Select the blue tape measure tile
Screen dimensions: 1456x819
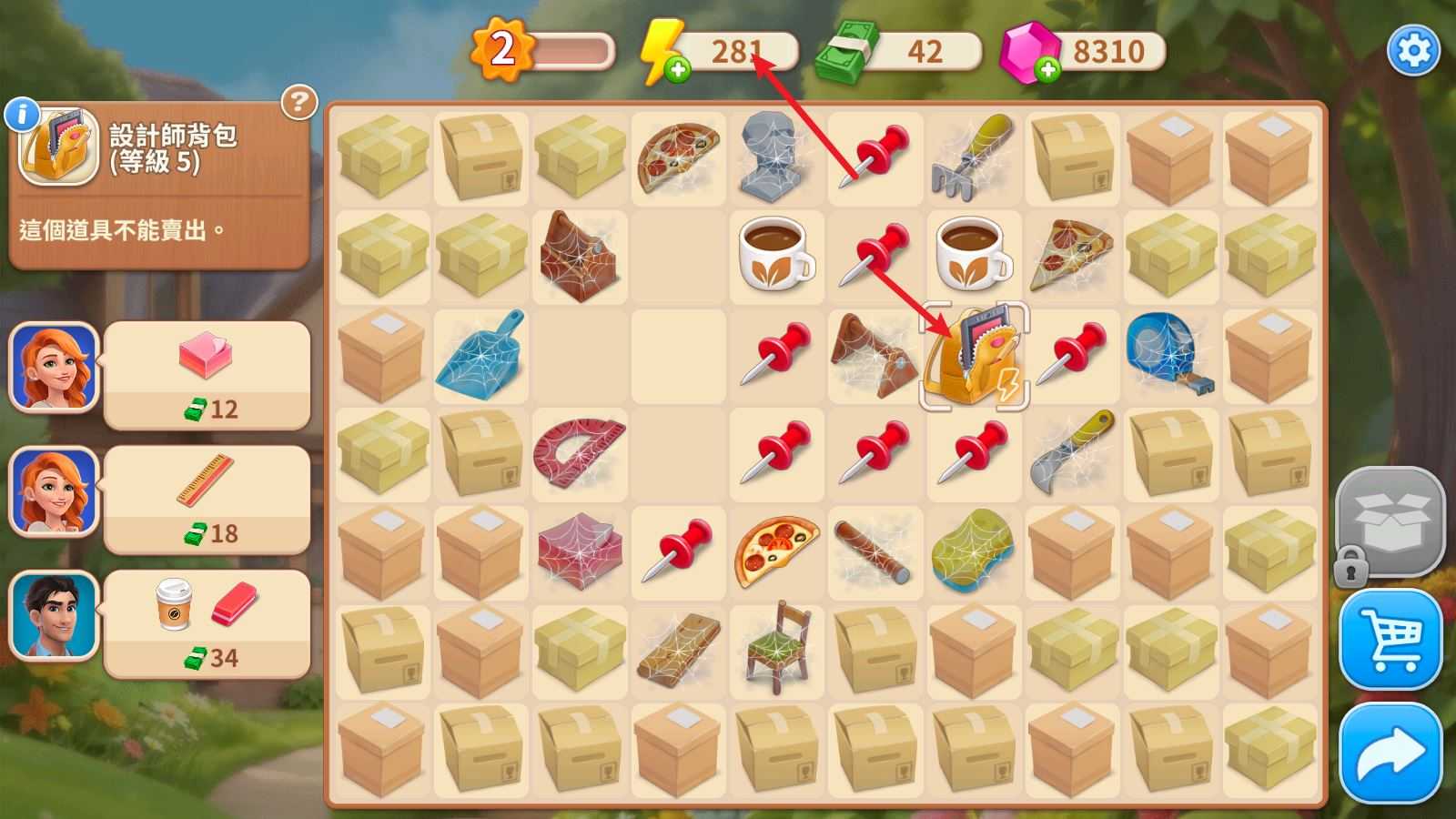pos(1170,354)
